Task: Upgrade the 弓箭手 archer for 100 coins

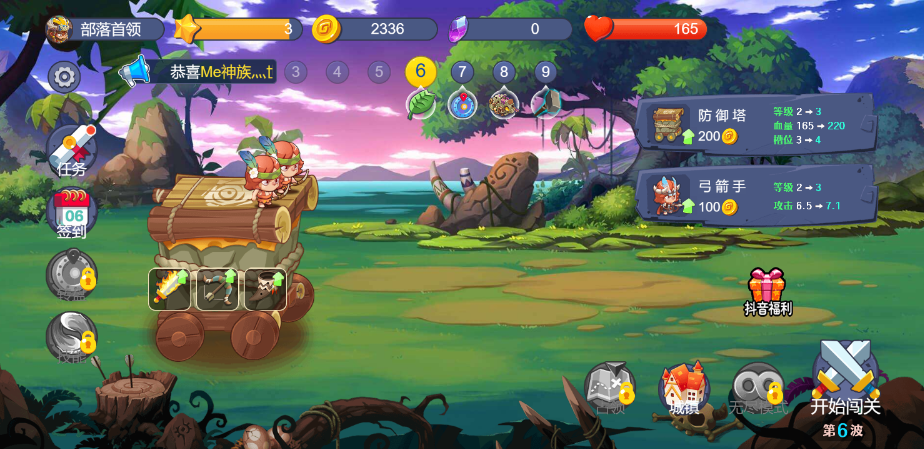Action: pyautogui.click(x=709, y=206)
